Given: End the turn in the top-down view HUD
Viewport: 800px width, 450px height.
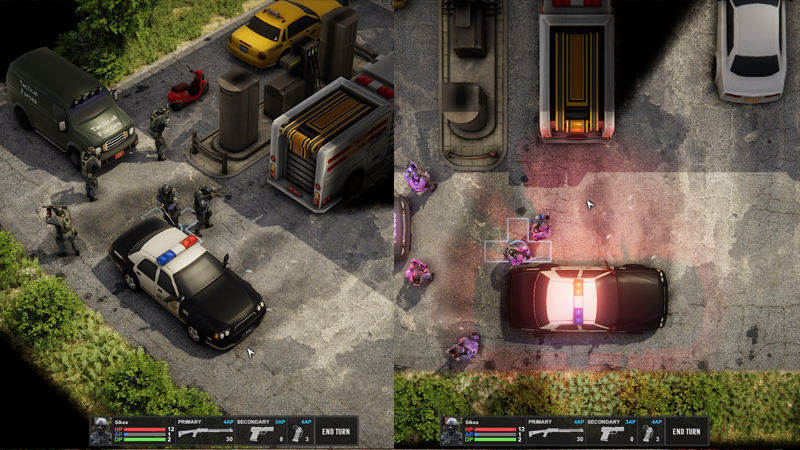Looking at the screenshot, I should click(687, 432).
